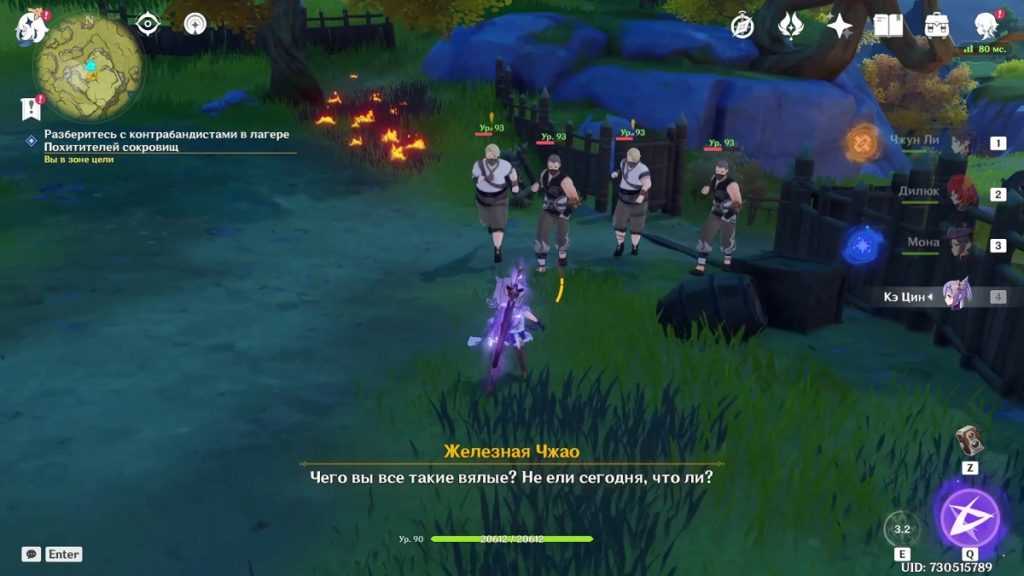Screen dimensions: 1024x576
Task: Click the circular beacon icon beside the minimap
Action: 195,24
